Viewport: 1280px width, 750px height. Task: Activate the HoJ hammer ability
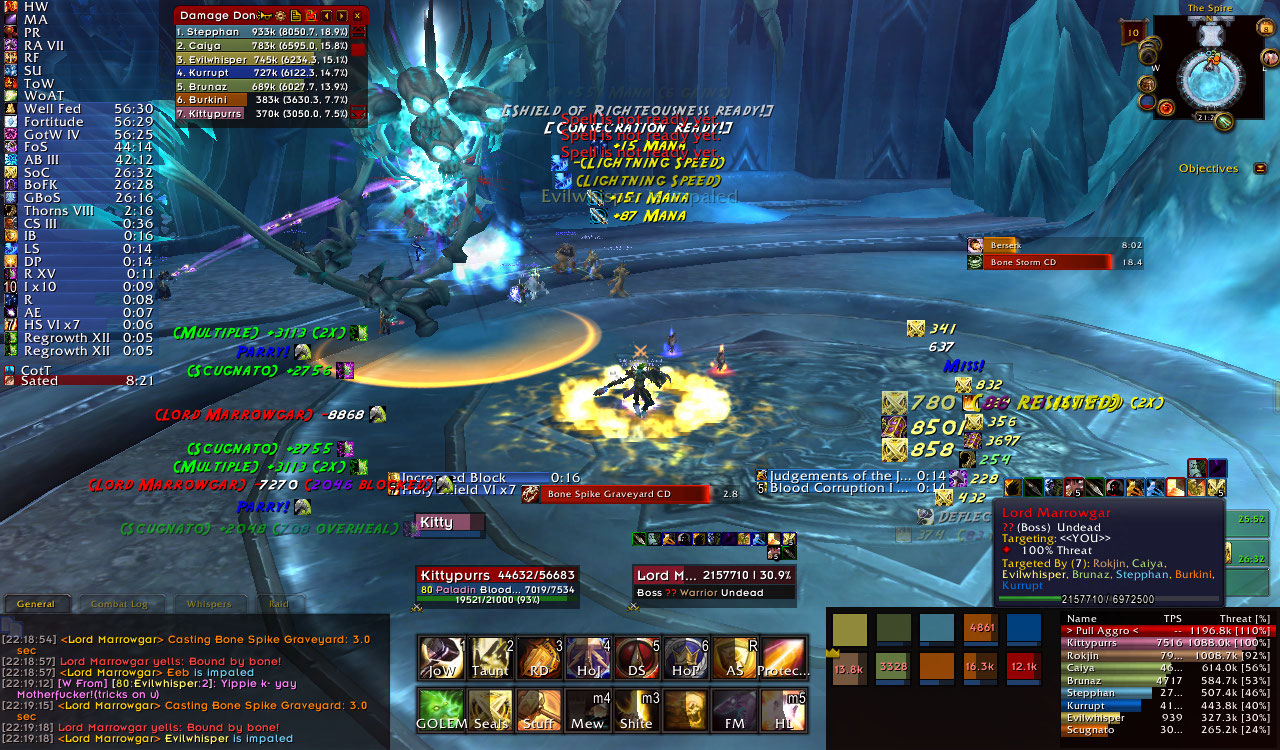587,657
